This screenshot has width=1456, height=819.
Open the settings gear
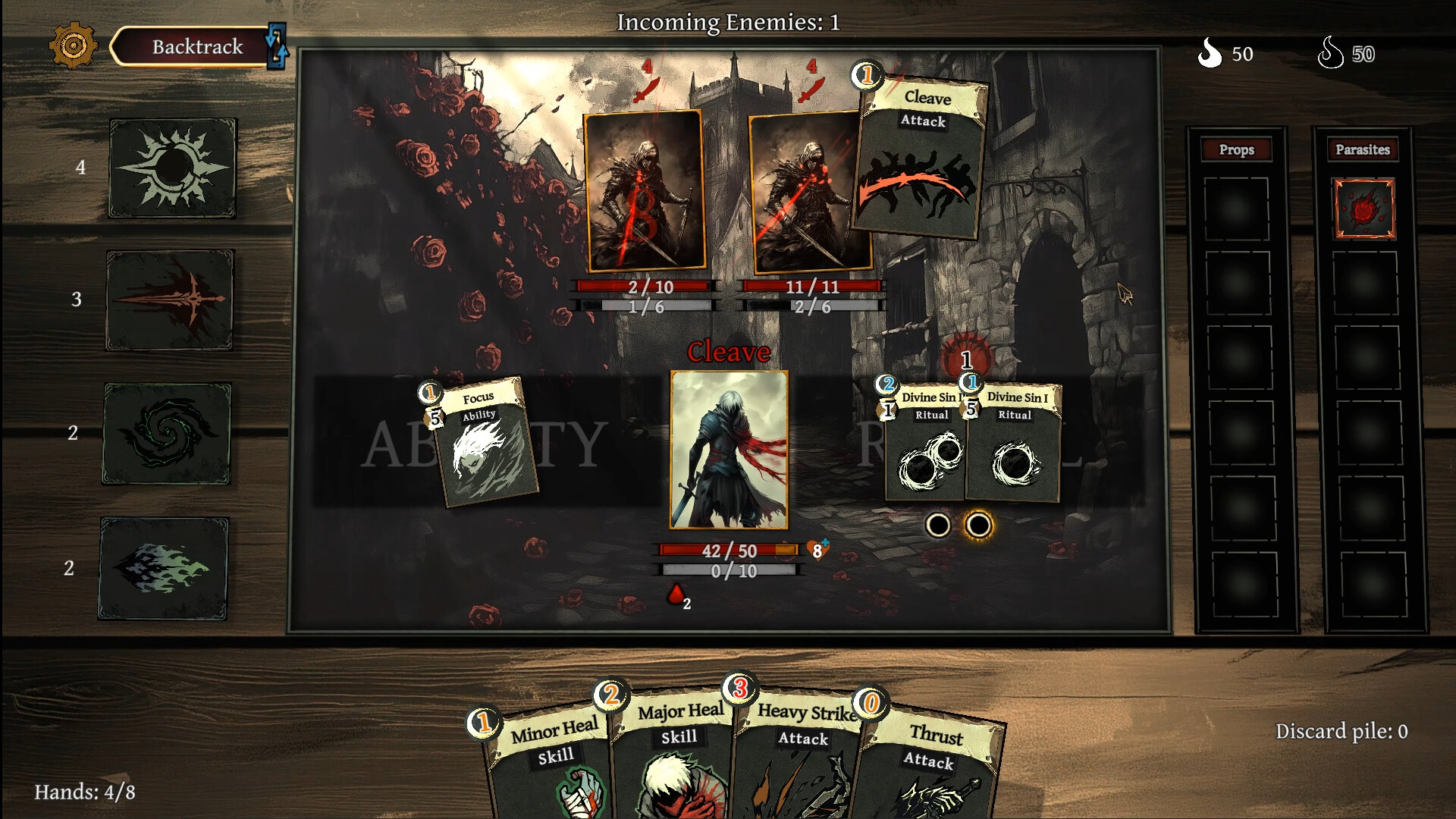[74, 47]
